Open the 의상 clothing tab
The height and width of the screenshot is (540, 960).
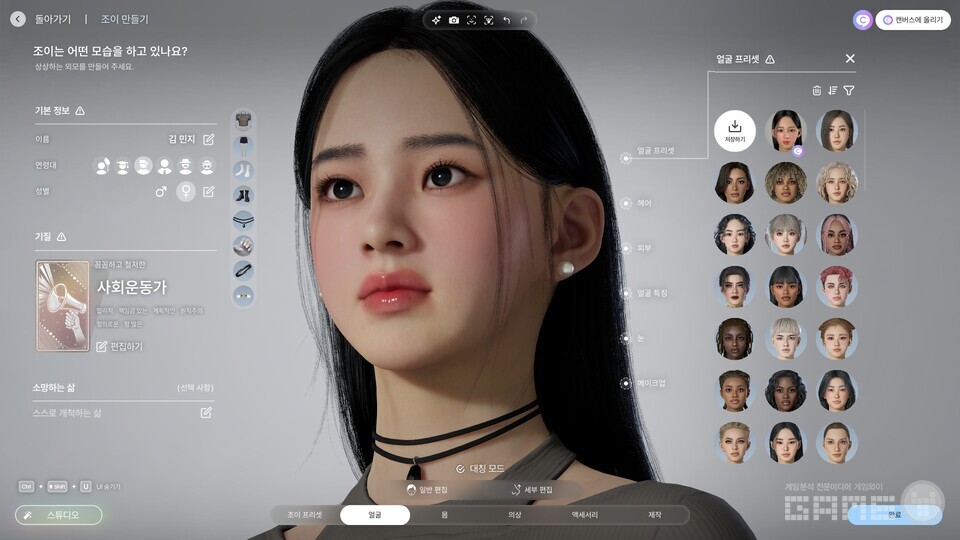tap(514, 515)
